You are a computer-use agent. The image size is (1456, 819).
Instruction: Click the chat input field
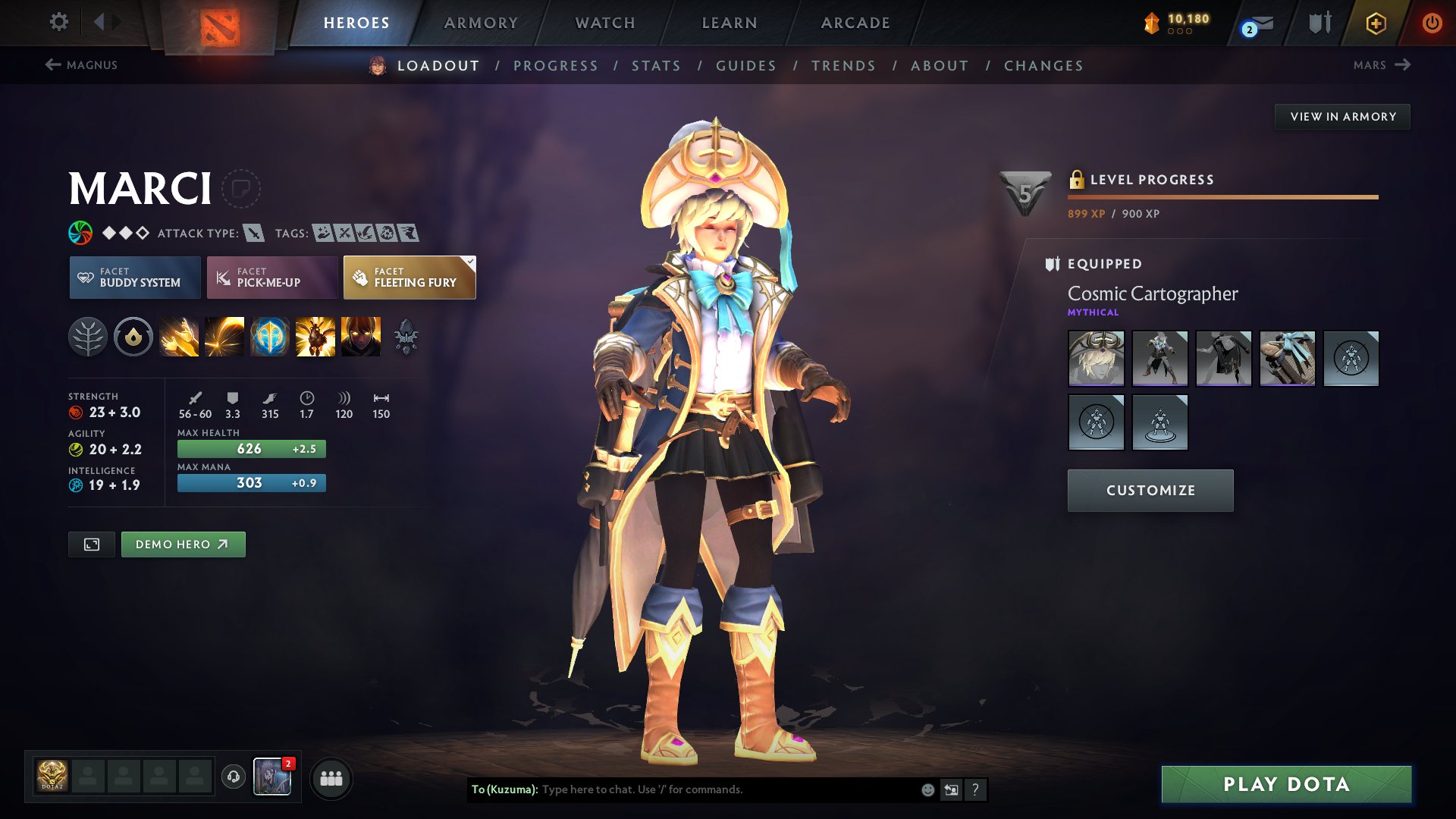tap(728, 789)
